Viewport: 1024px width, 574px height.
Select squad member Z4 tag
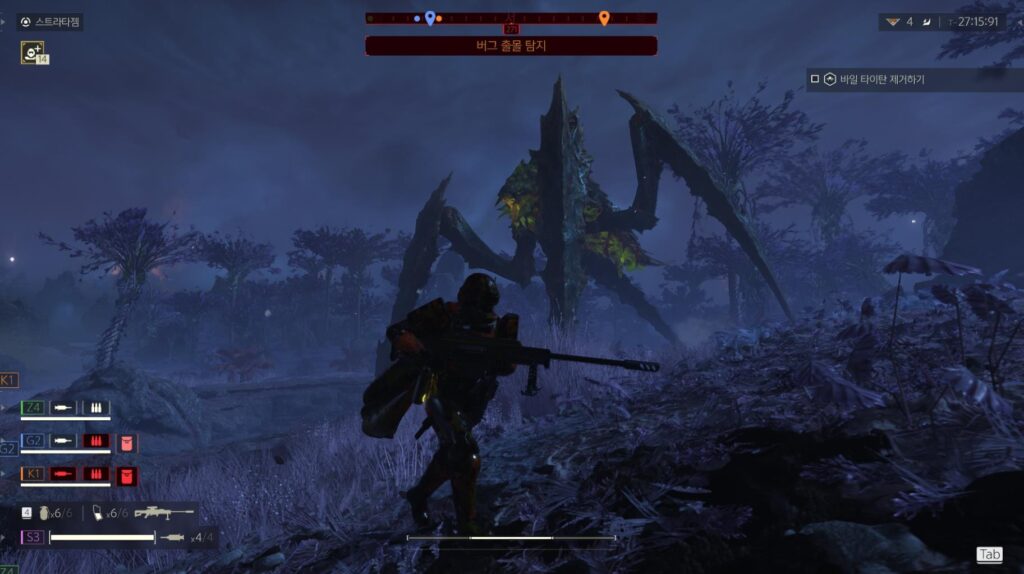[33, 408]
